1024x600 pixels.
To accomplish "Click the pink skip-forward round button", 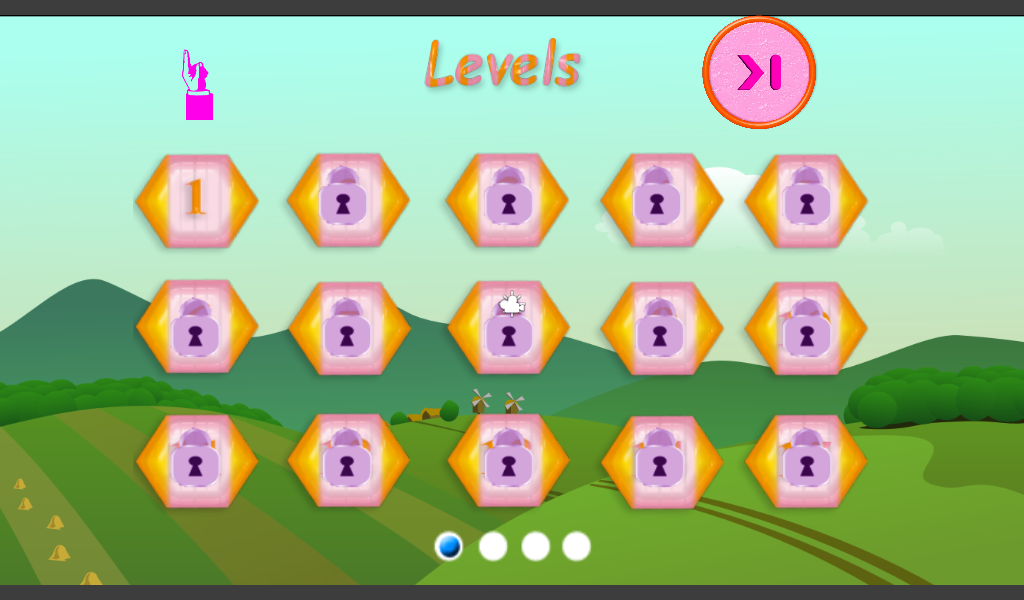I will click(x=759, y=73).
